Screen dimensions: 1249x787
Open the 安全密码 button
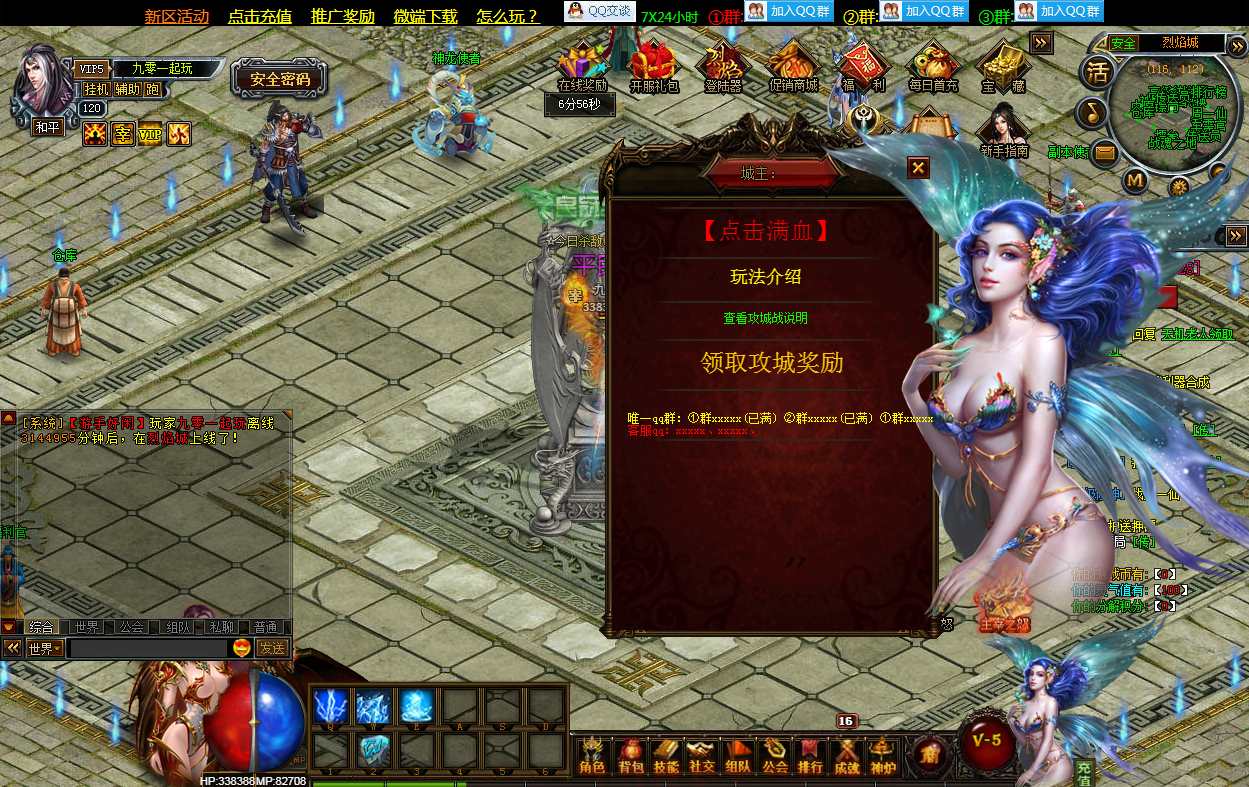[x=280, y=79]
